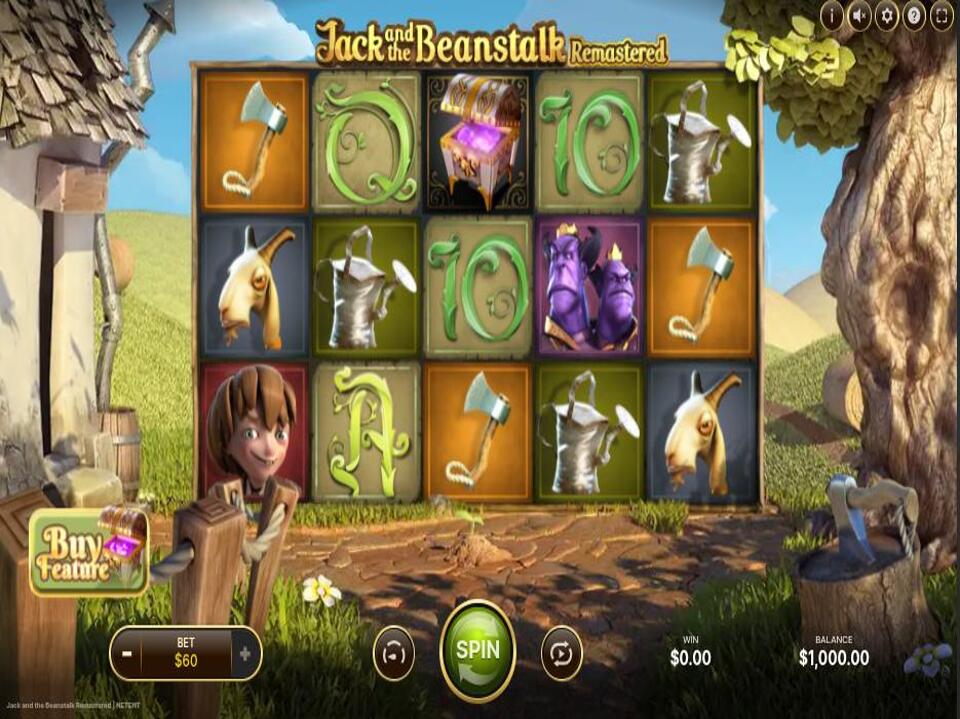Image resolution: width=960 pixels, height=719 pixels.
Task: Spin the reels with the green SPIN button
Action: pos(477,650)
